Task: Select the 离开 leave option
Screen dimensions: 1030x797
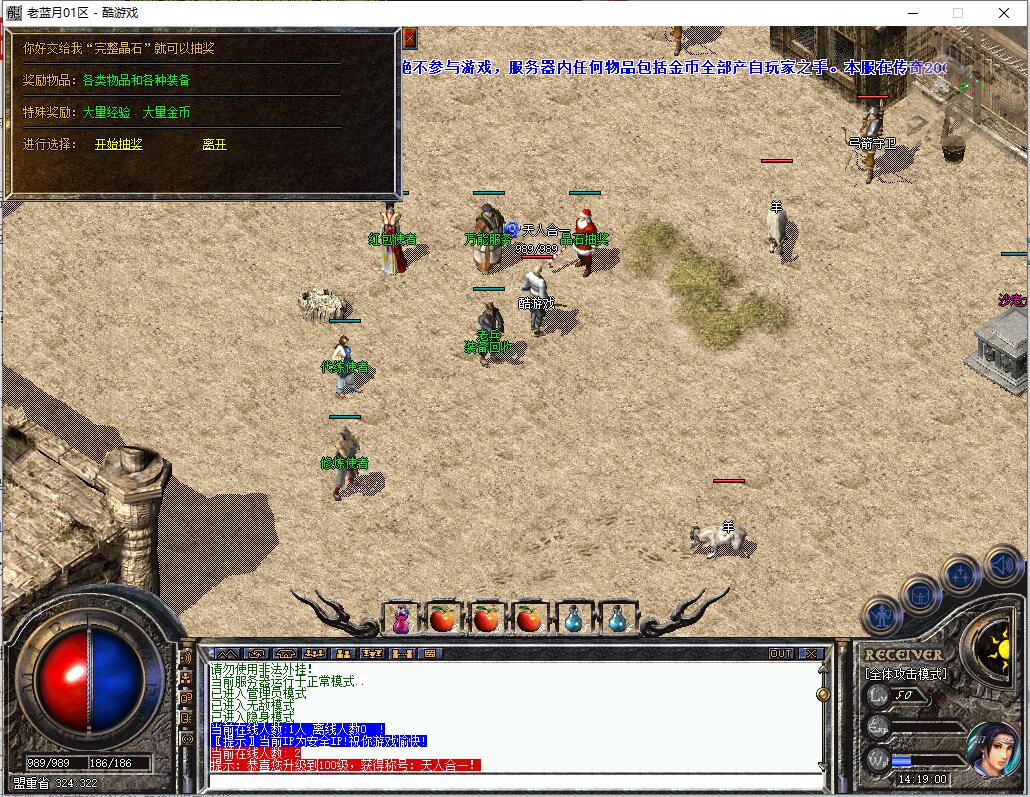Action: click(214, 144)
